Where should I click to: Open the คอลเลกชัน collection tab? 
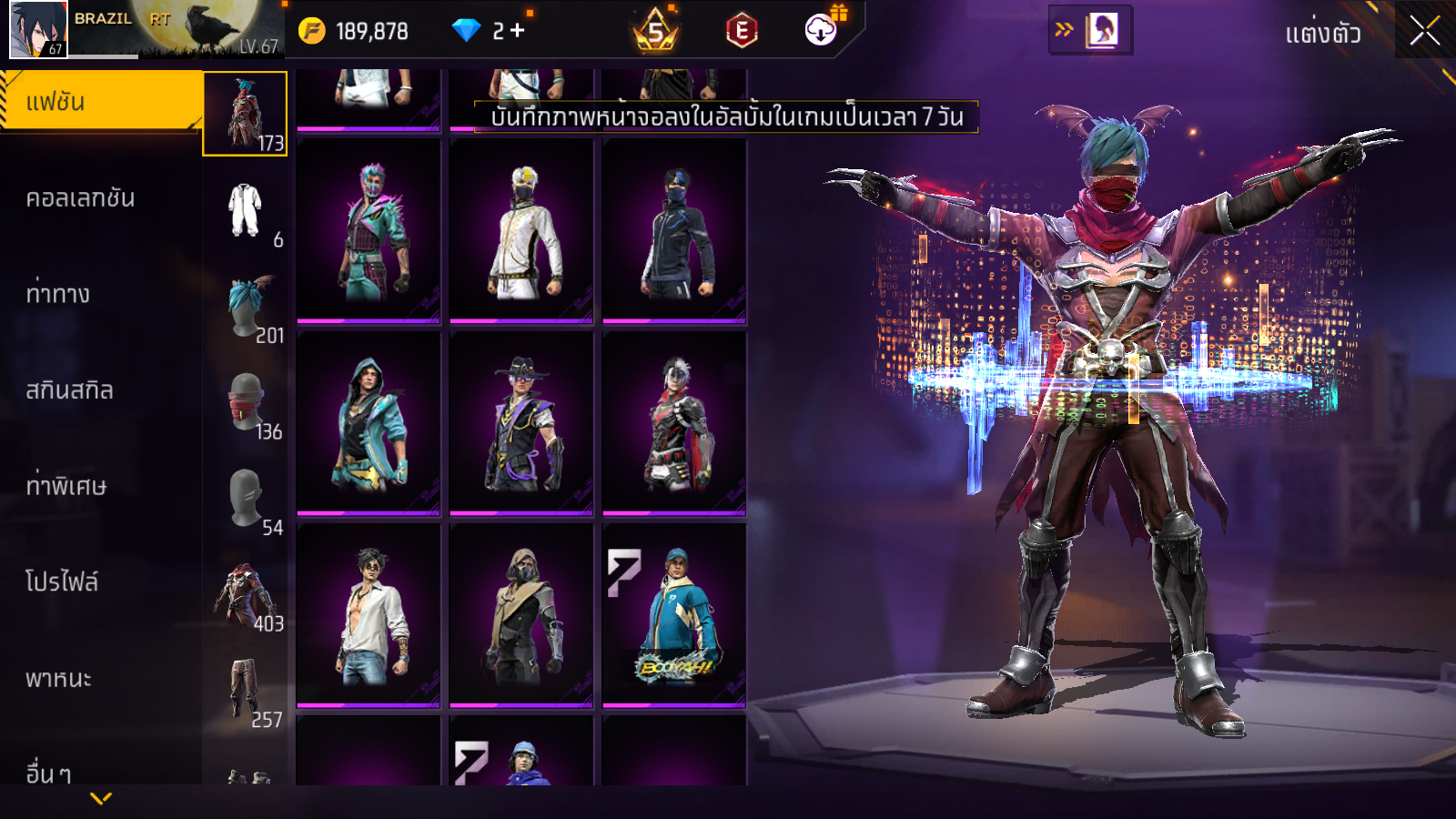(82, 198)
